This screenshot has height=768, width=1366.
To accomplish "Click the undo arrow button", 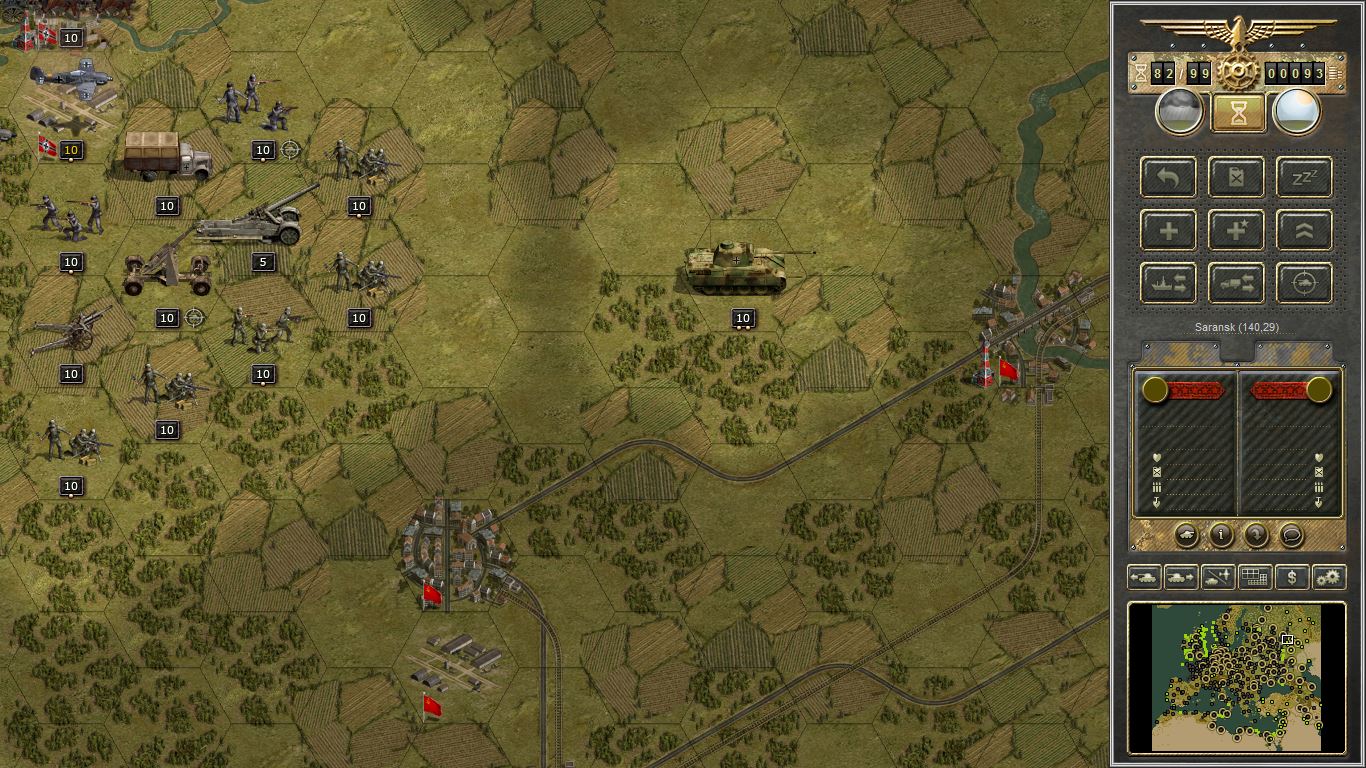I will [1169, 178].
